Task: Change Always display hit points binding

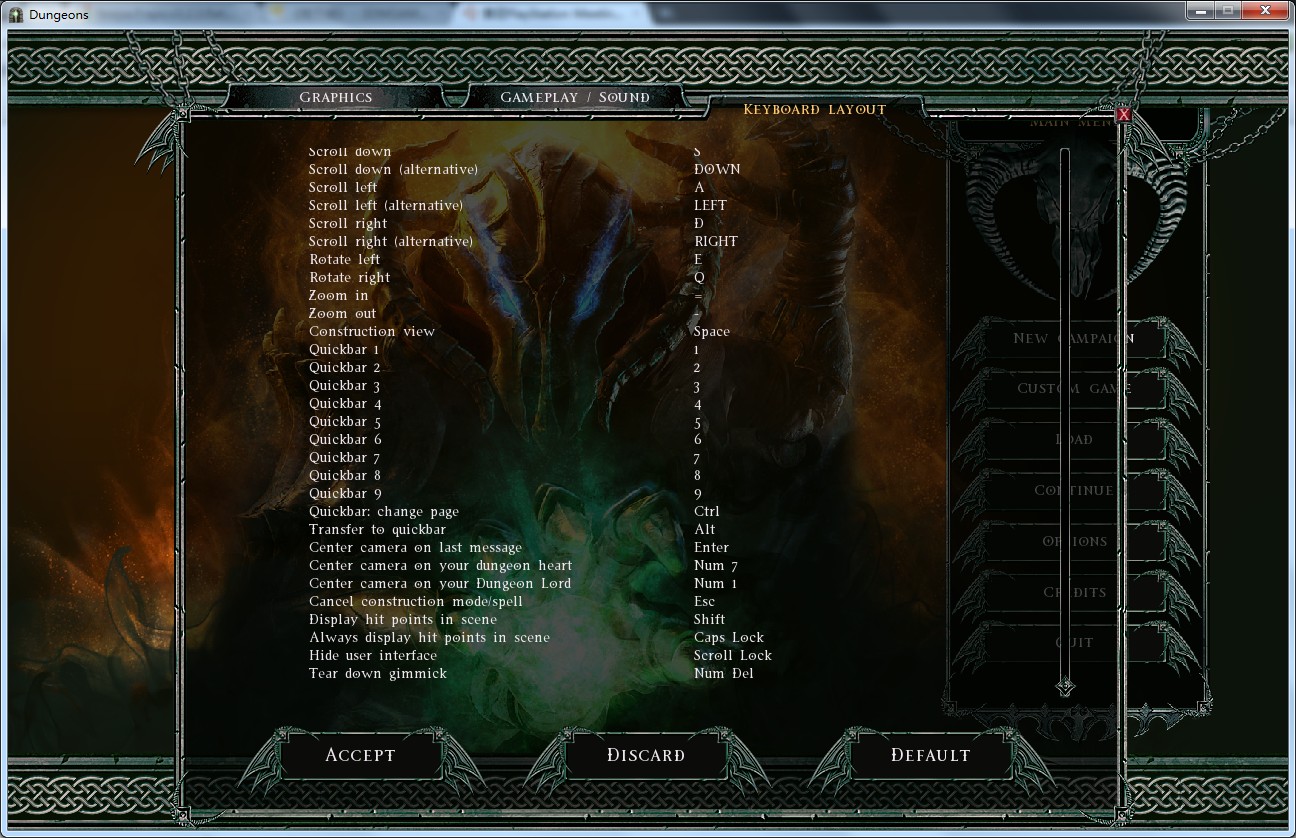Action: (728, 638)
